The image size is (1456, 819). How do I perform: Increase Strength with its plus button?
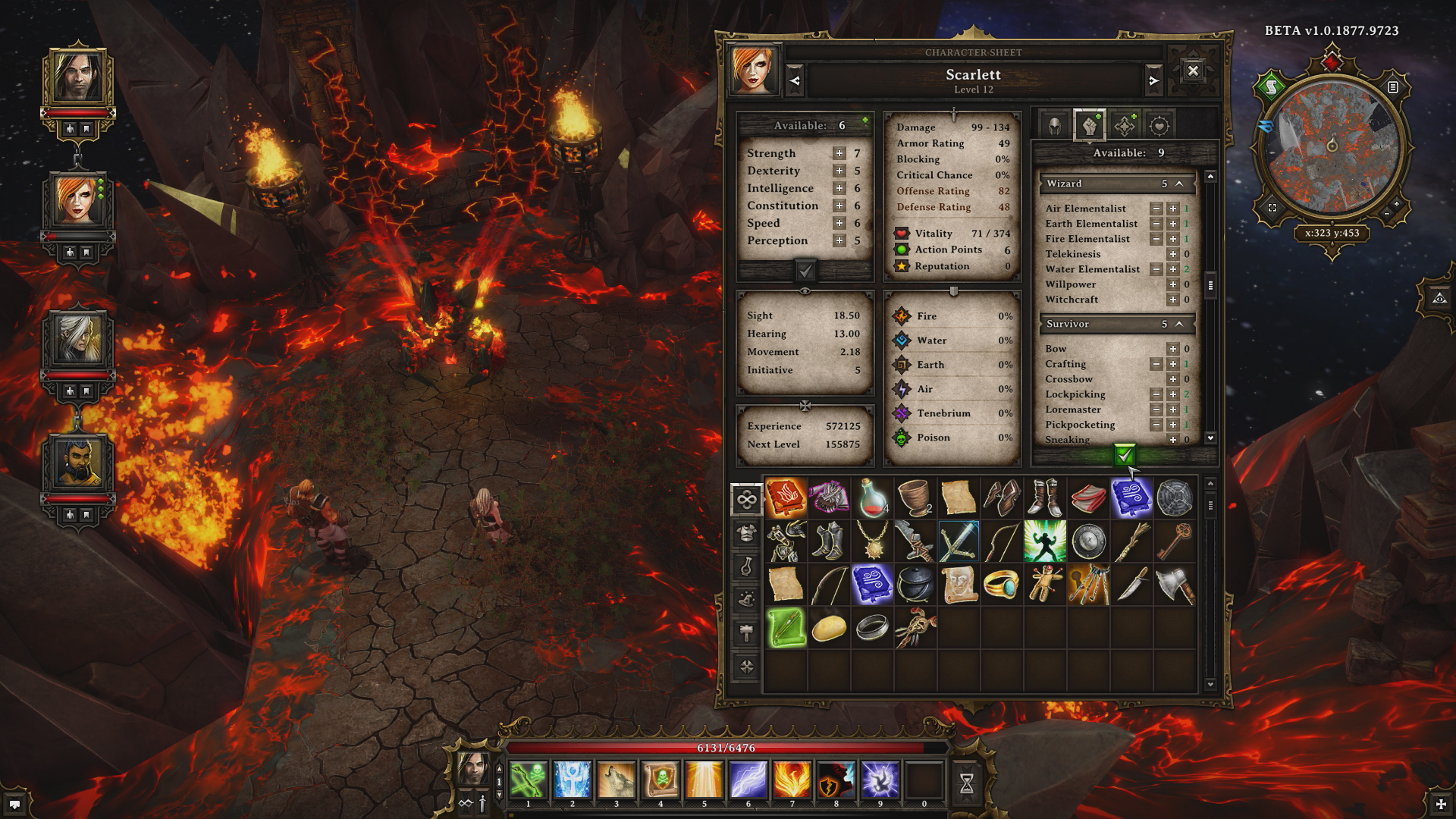coord(838,152)
